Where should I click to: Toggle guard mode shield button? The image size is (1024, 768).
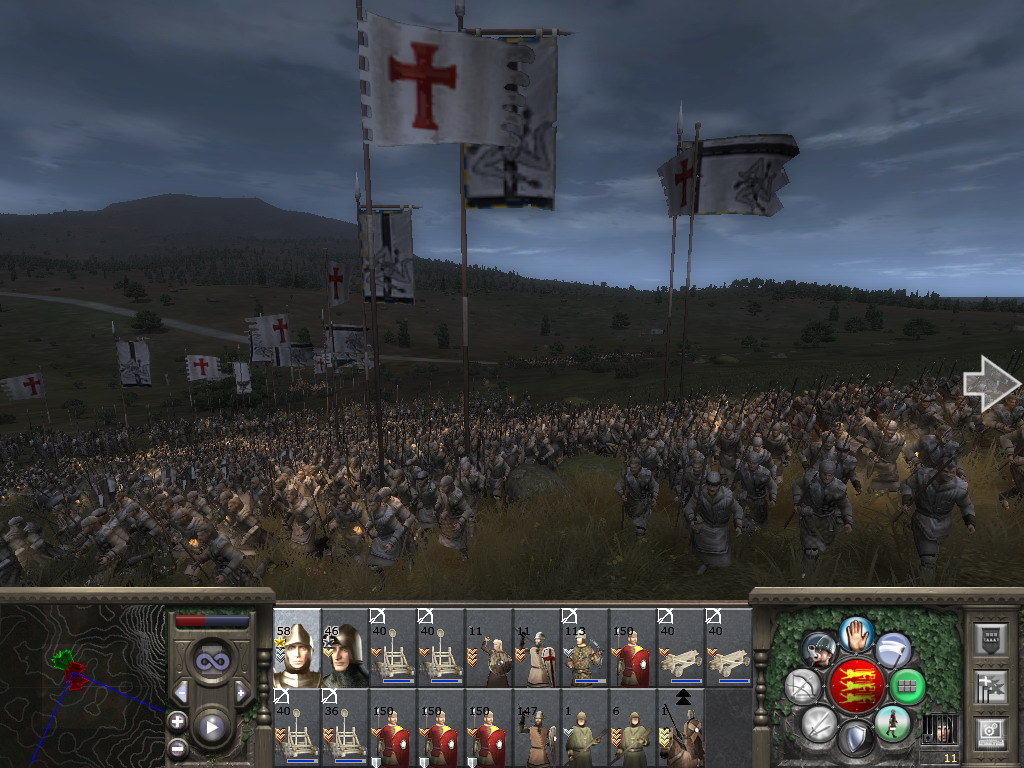pyautogui.click(x=855, y=740)
